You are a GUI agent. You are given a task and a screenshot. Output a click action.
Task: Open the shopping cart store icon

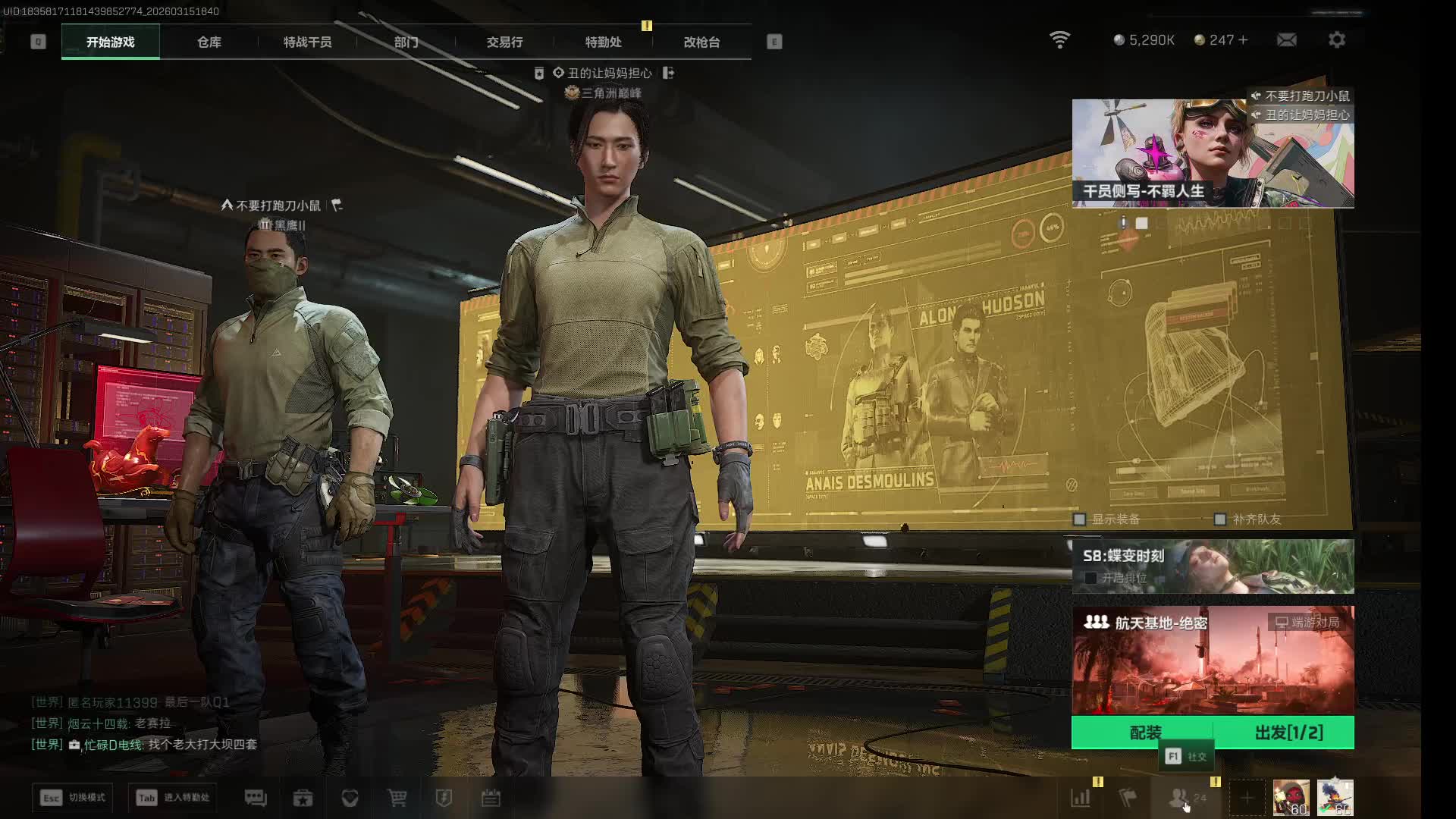[397, 798]
